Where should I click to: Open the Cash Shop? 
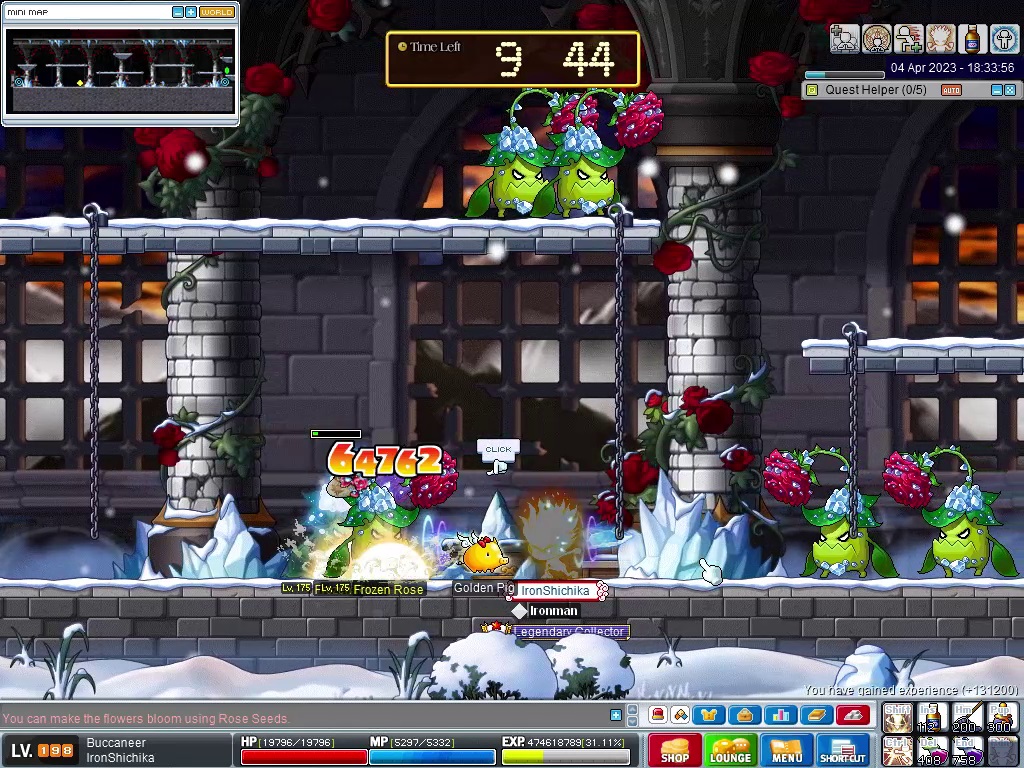click(674, 750)
